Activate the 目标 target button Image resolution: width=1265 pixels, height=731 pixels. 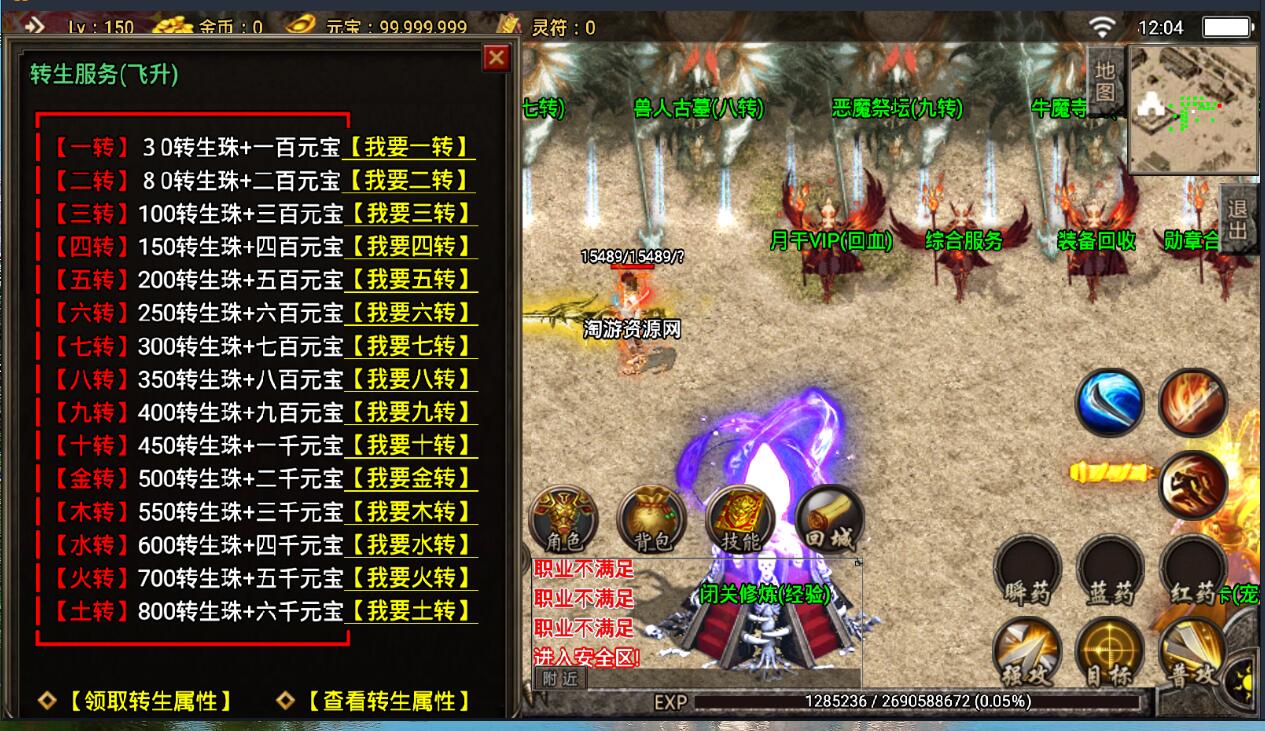[x=1109, y=655]
